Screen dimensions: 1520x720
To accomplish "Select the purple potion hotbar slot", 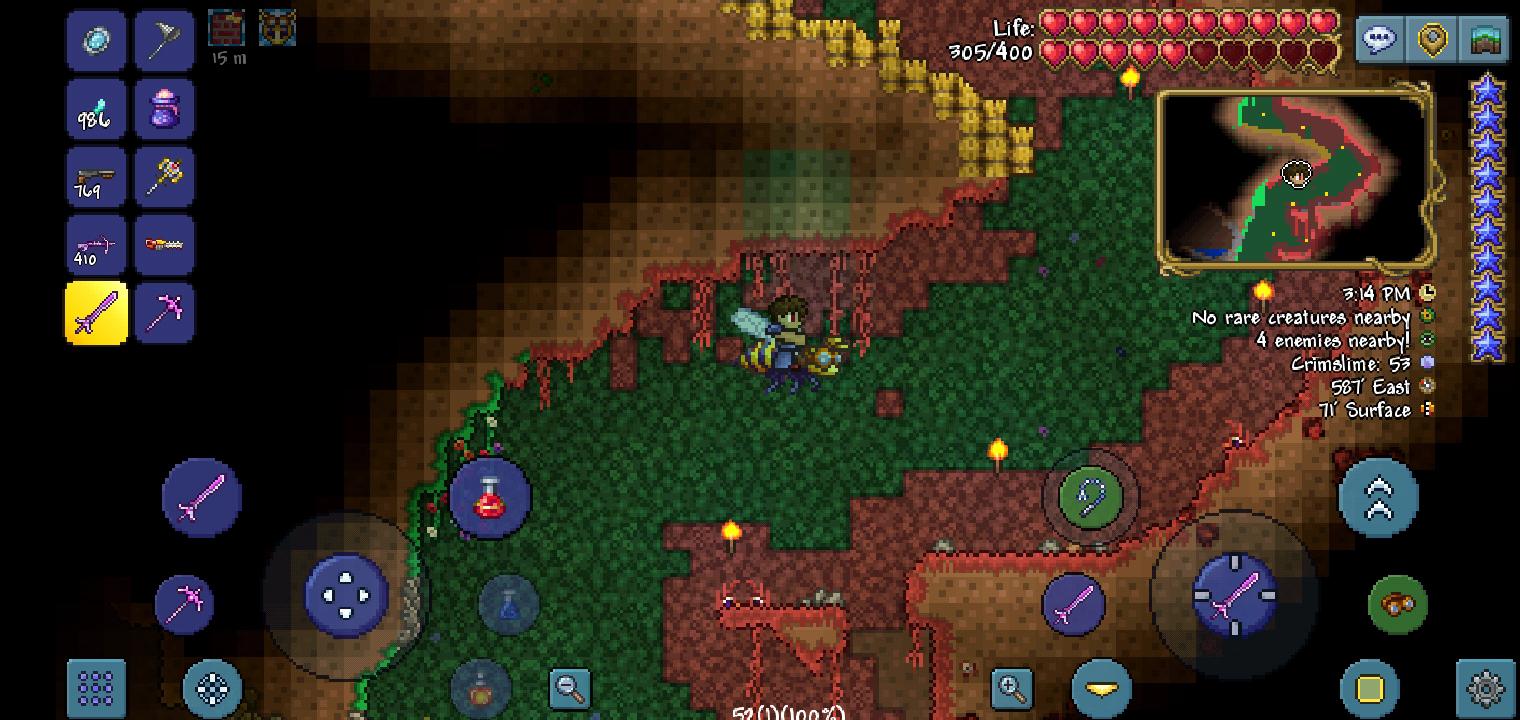I will coord(164,108).
